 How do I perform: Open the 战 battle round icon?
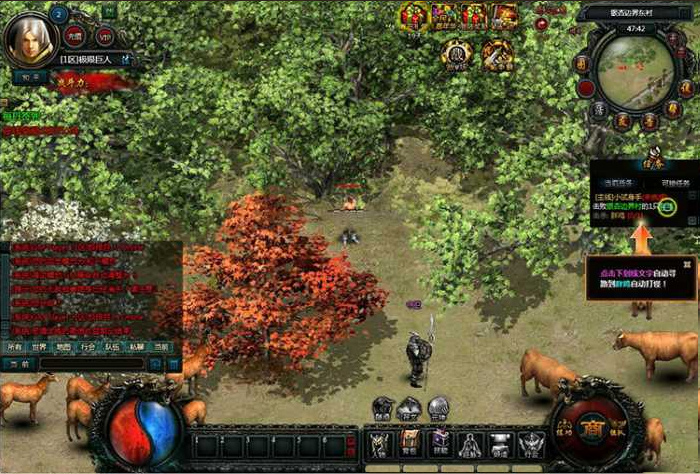click(x=456, y=52)
